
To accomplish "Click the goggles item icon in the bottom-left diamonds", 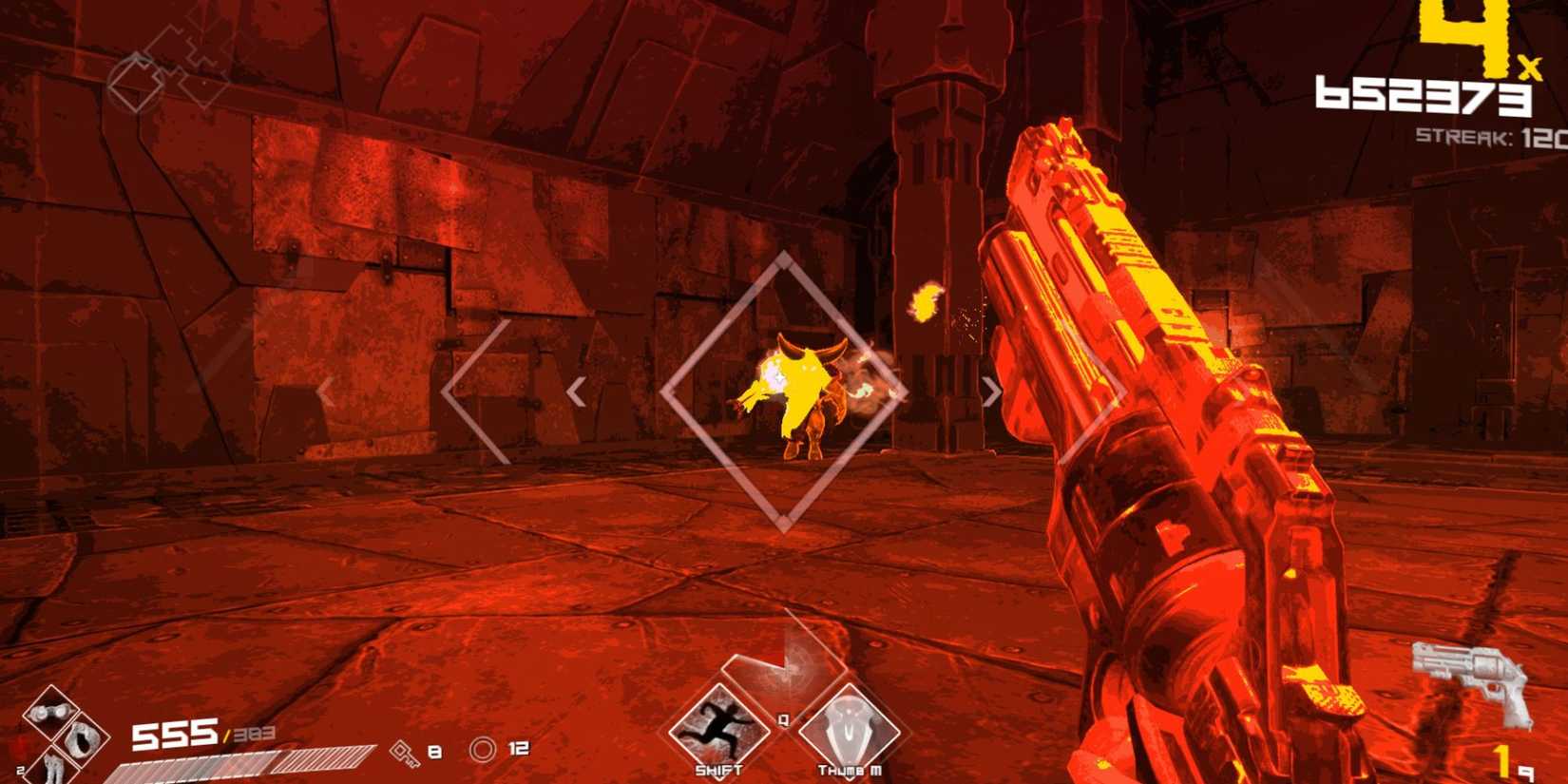I will pyautogui.click(x=50, y=712).
